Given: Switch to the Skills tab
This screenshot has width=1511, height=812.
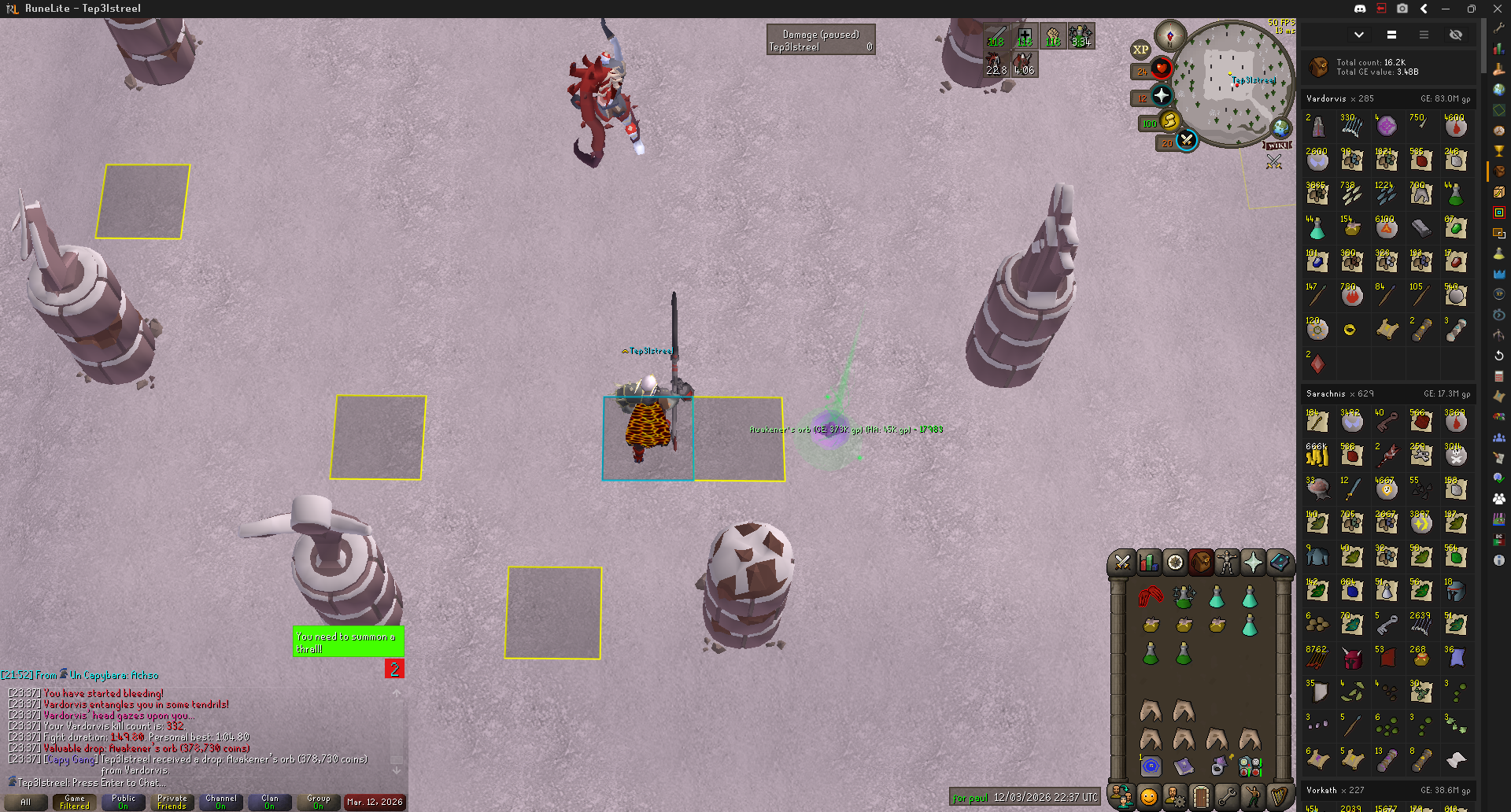Looking at the screenshot, I should tap(1148, 563).
